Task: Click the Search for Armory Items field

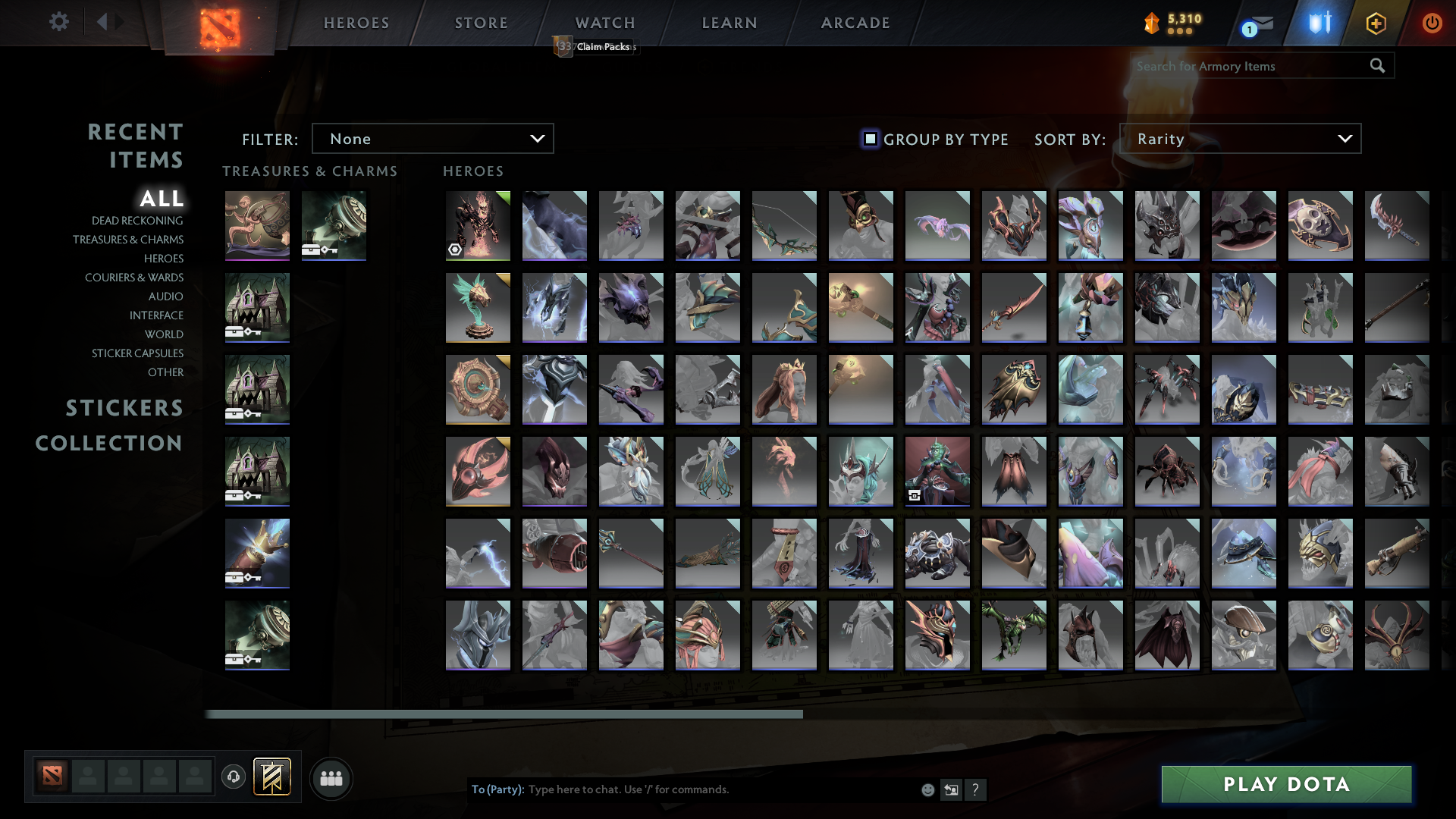Action: click(1244, 66)
